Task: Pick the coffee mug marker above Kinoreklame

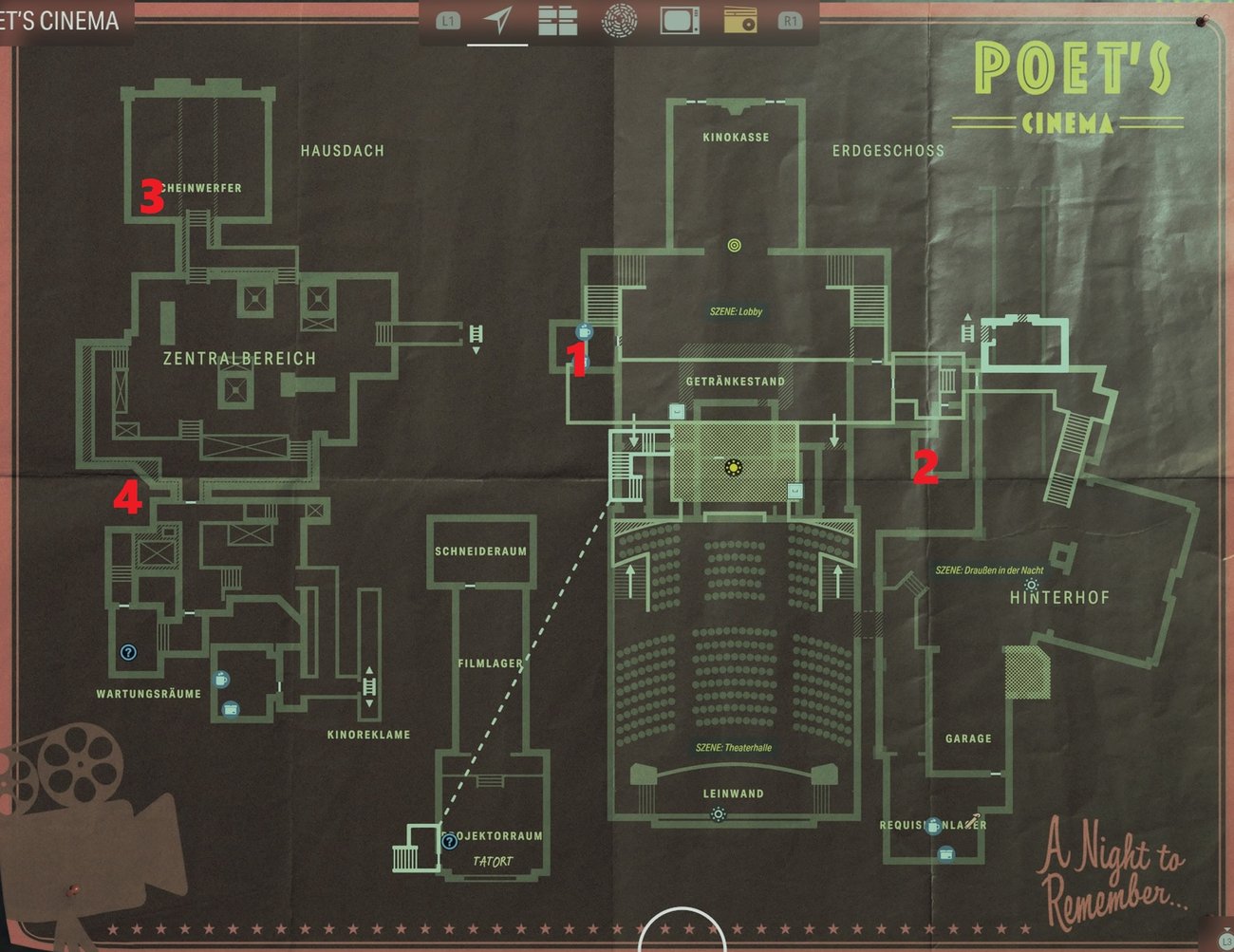Action: tap(221, 680)
